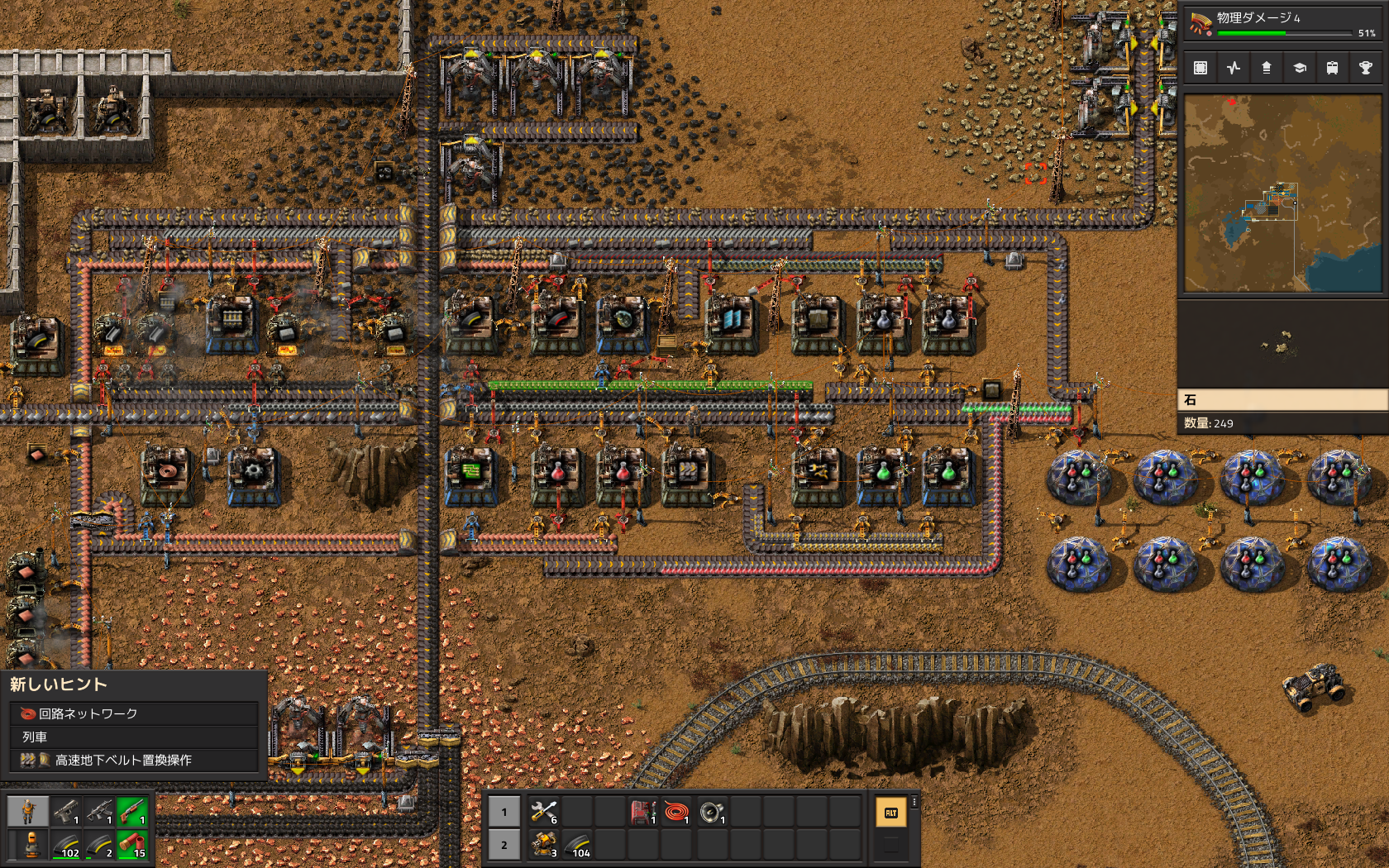The image size is (1389, 868).
Task: Open the trains overview
Action: [x=1332, y=68]
